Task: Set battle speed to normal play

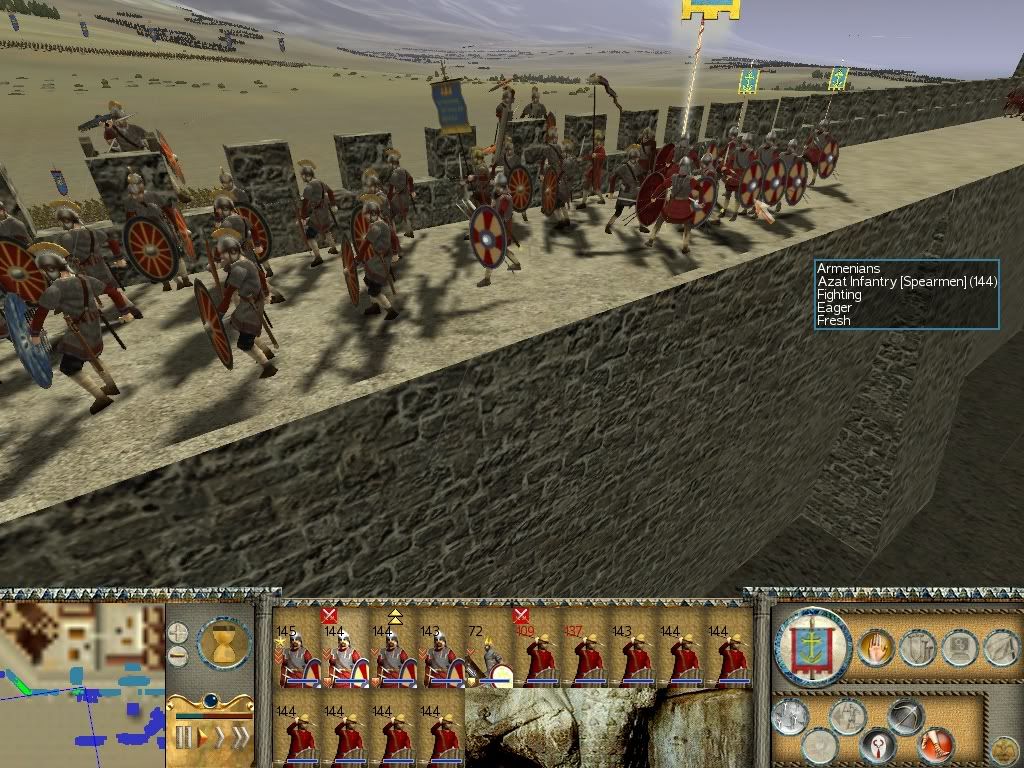Action: (201, 738)
